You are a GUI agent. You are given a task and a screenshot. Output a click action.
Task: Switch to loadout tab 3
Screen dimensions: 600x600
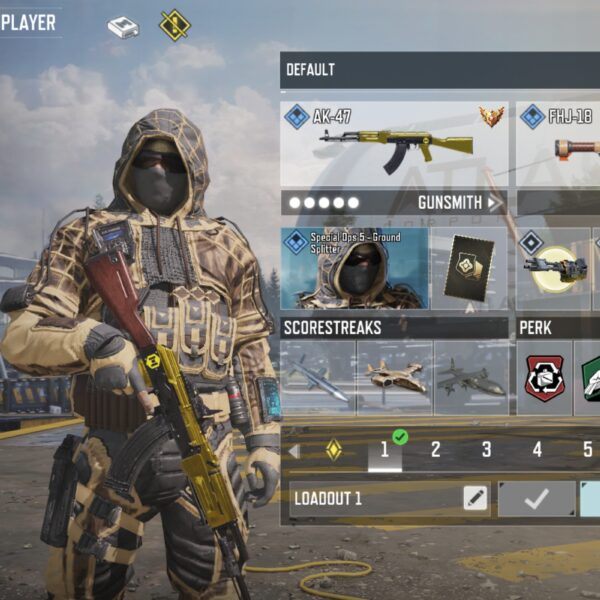(x=486, y=450)
